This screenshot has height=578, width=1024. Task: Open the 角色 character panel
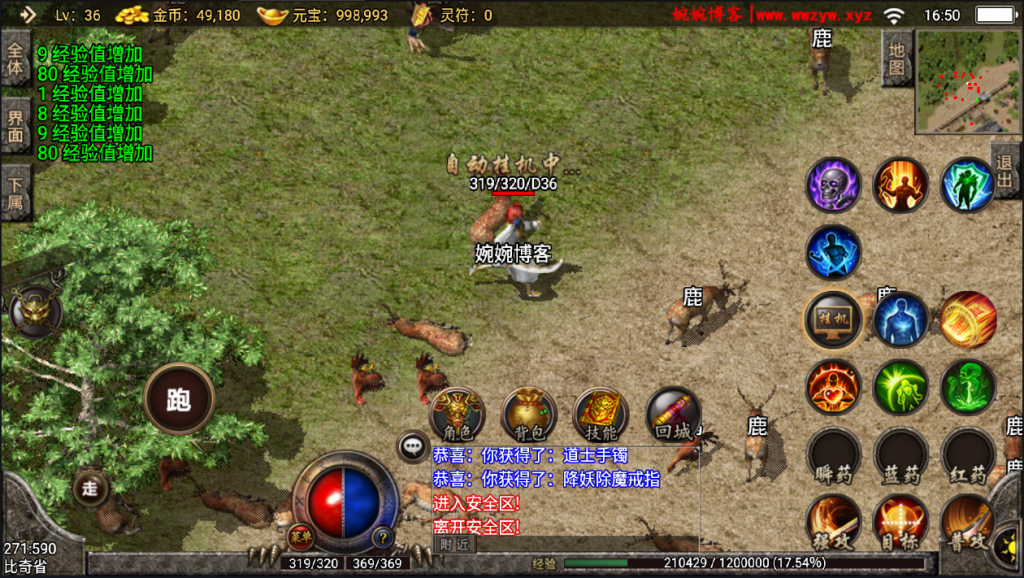[x=457, y=413]
